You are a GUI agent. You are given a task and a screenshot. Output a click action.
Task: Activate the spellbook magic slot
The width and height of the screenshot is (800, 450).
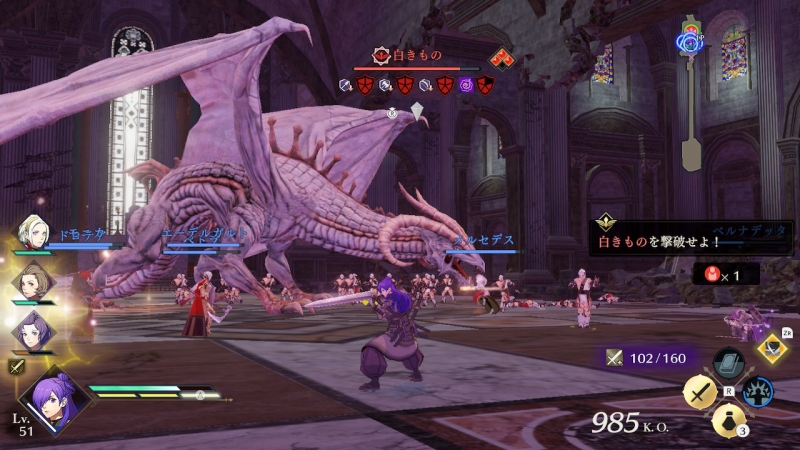(728, 363)
